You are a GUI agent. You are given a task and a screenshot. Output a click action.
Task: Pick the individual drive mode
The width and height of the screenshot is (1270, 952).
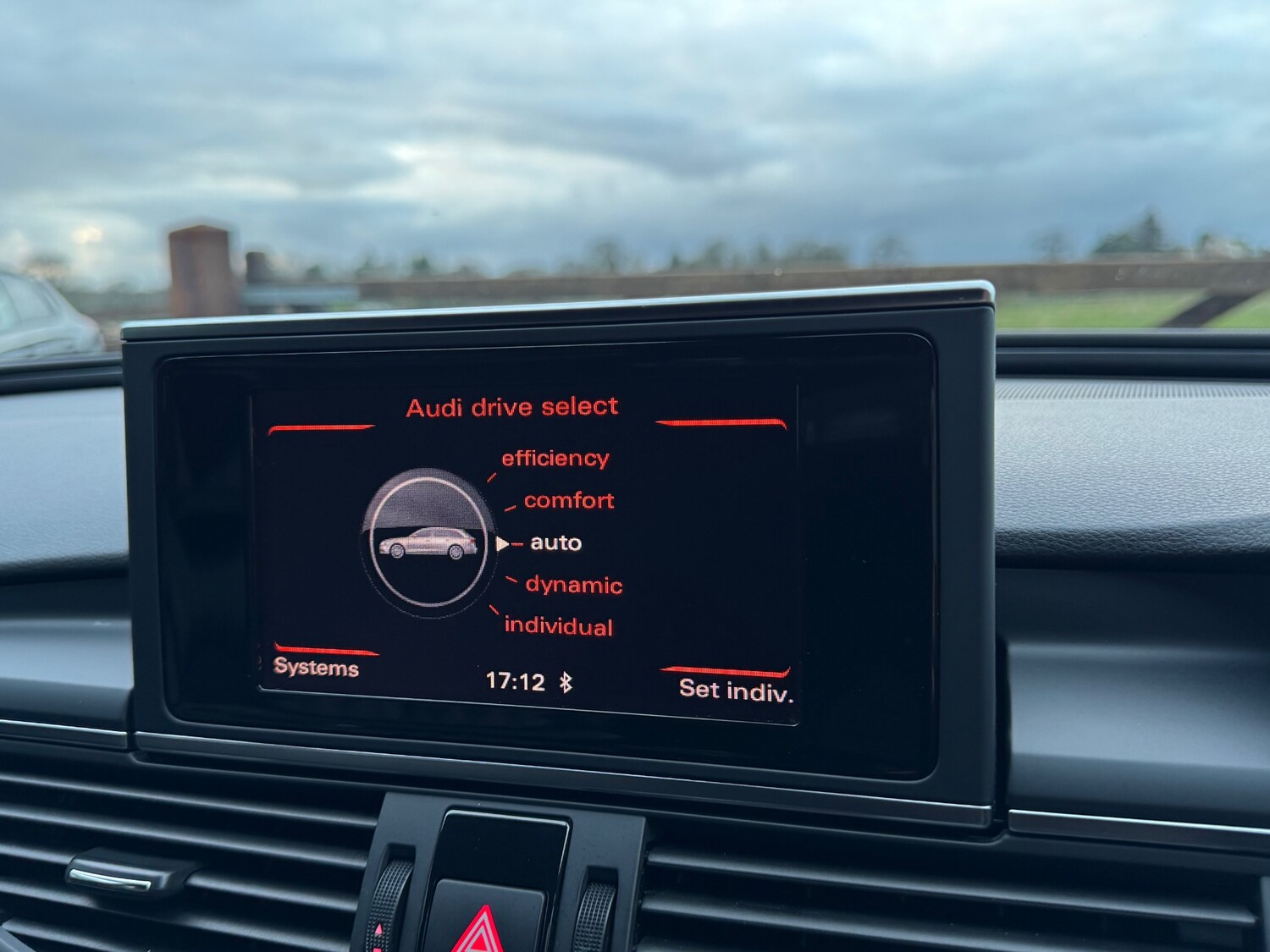(x=558, y=626)
